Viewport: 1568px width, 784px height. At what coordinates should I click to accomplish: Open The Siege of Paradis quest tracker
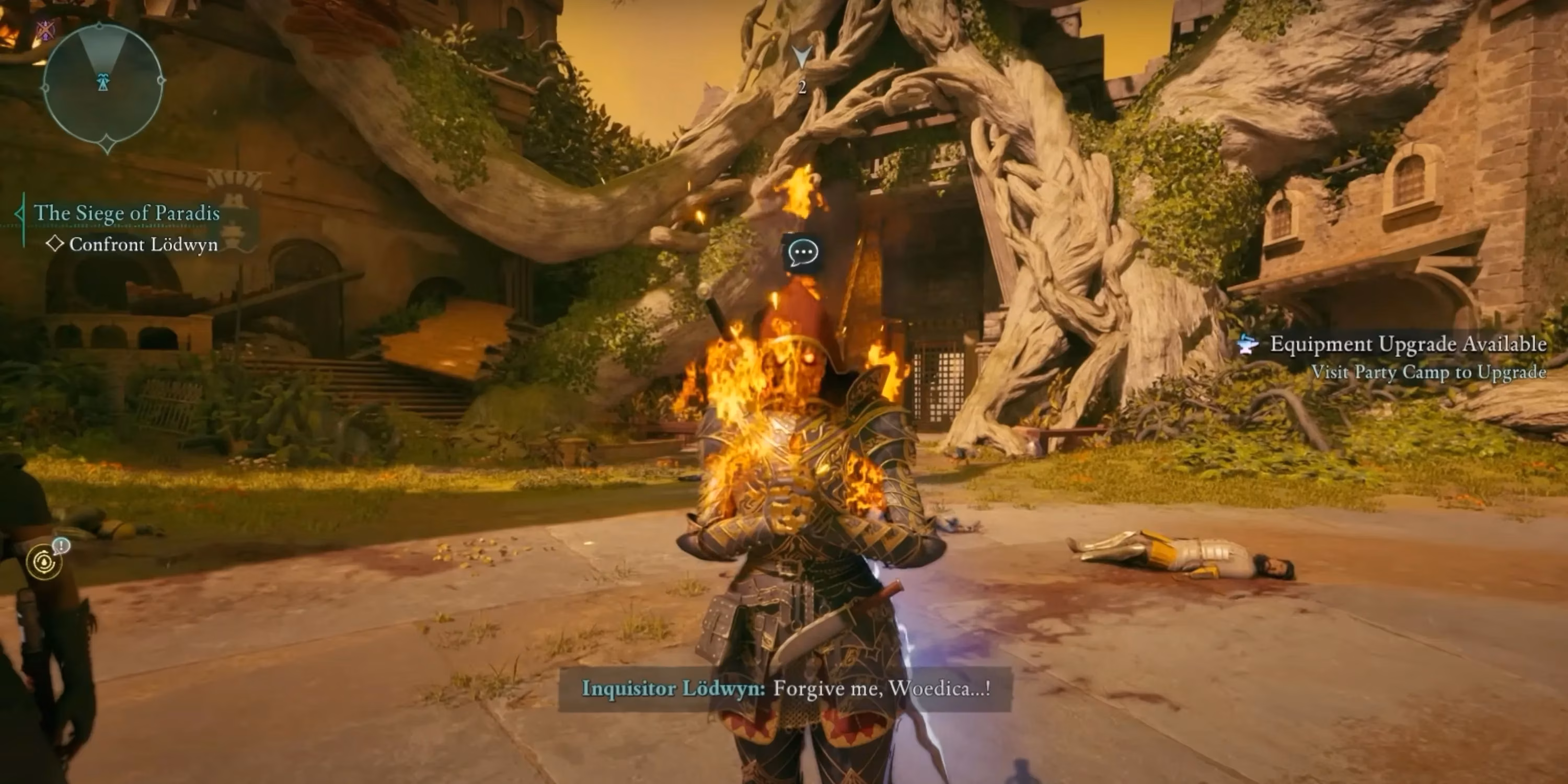(x=126, y=213)
